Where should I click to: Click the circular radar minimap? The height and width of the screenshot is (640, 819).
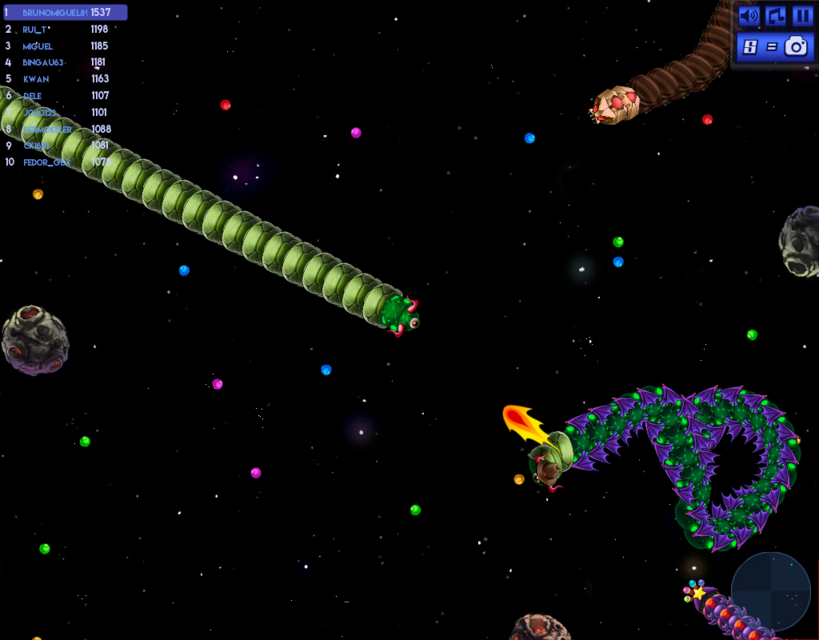point(770,591)
